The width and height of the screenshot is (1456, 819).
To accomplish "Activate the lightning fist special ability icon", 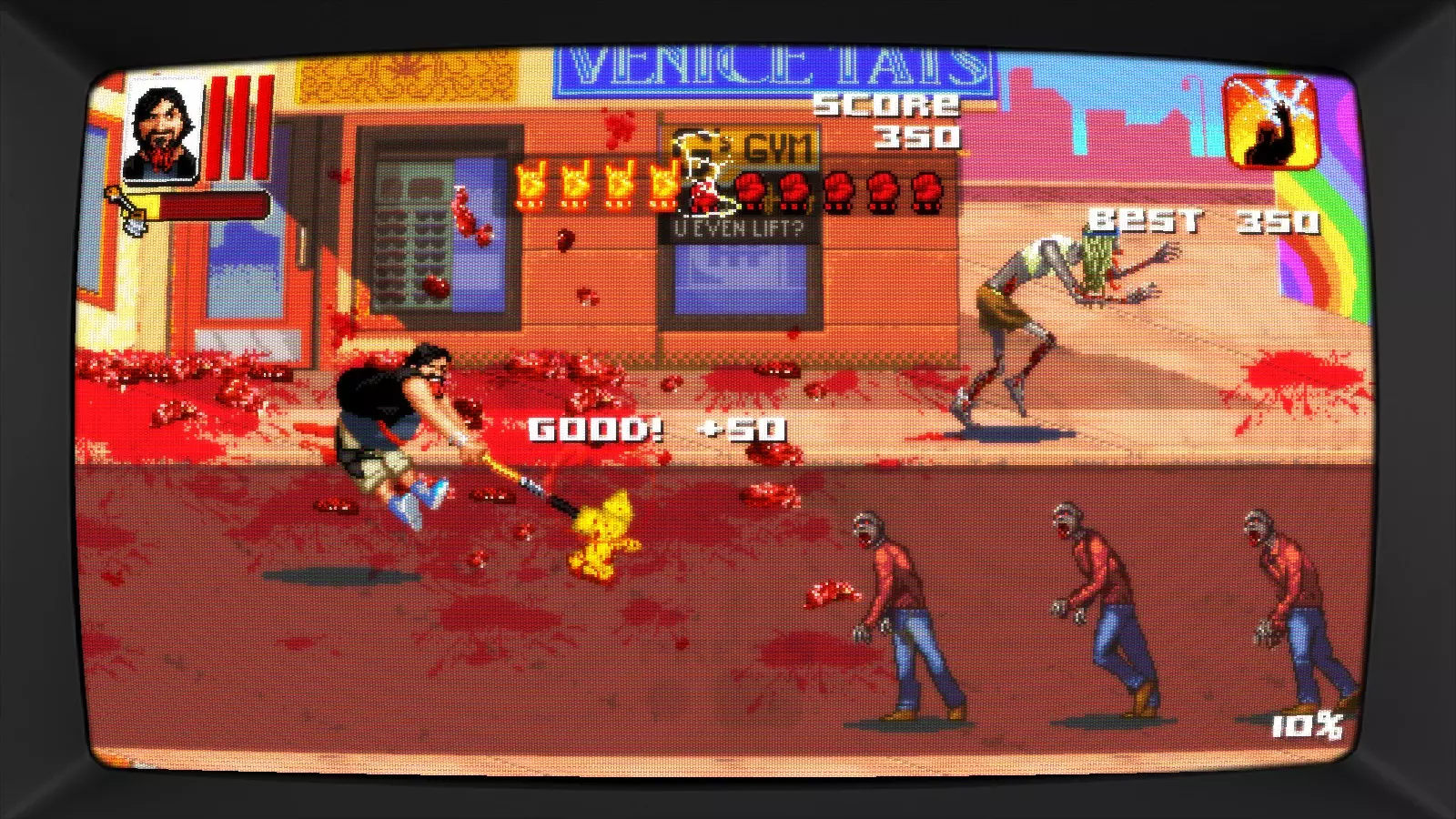I will click(1272, 123).
